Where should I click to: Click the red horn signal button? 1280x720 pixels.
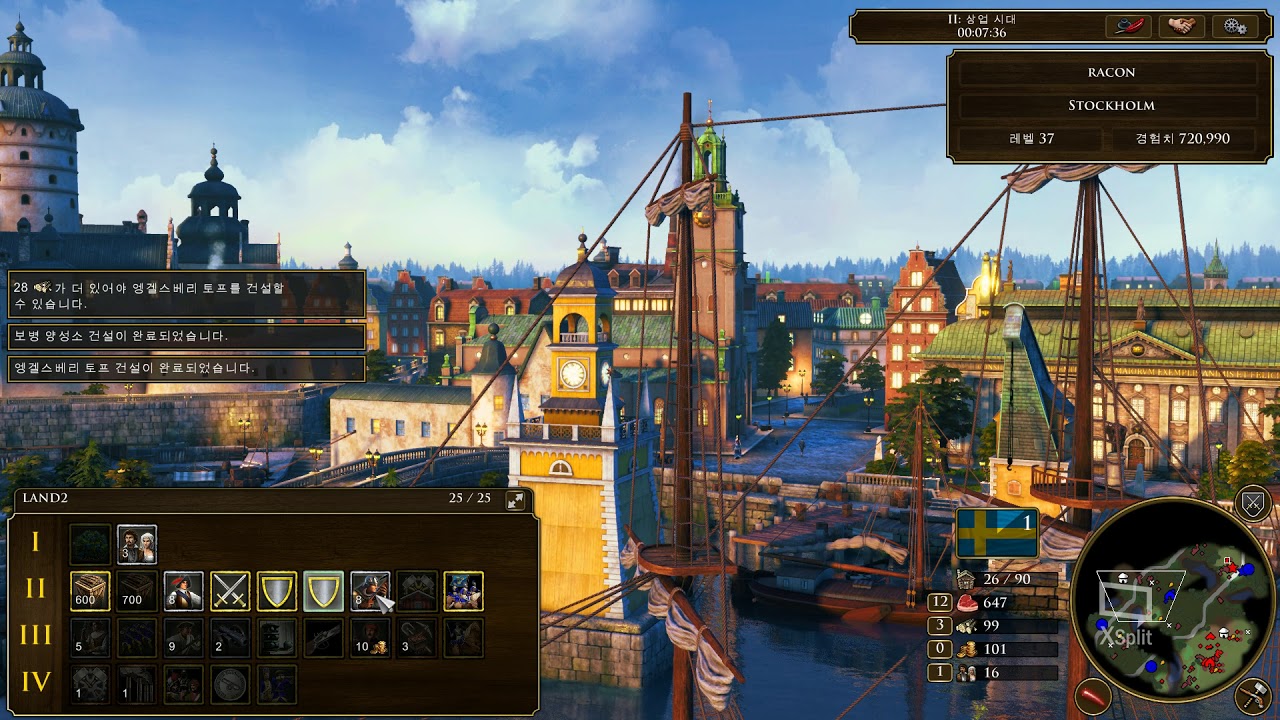coord(1093,696)
